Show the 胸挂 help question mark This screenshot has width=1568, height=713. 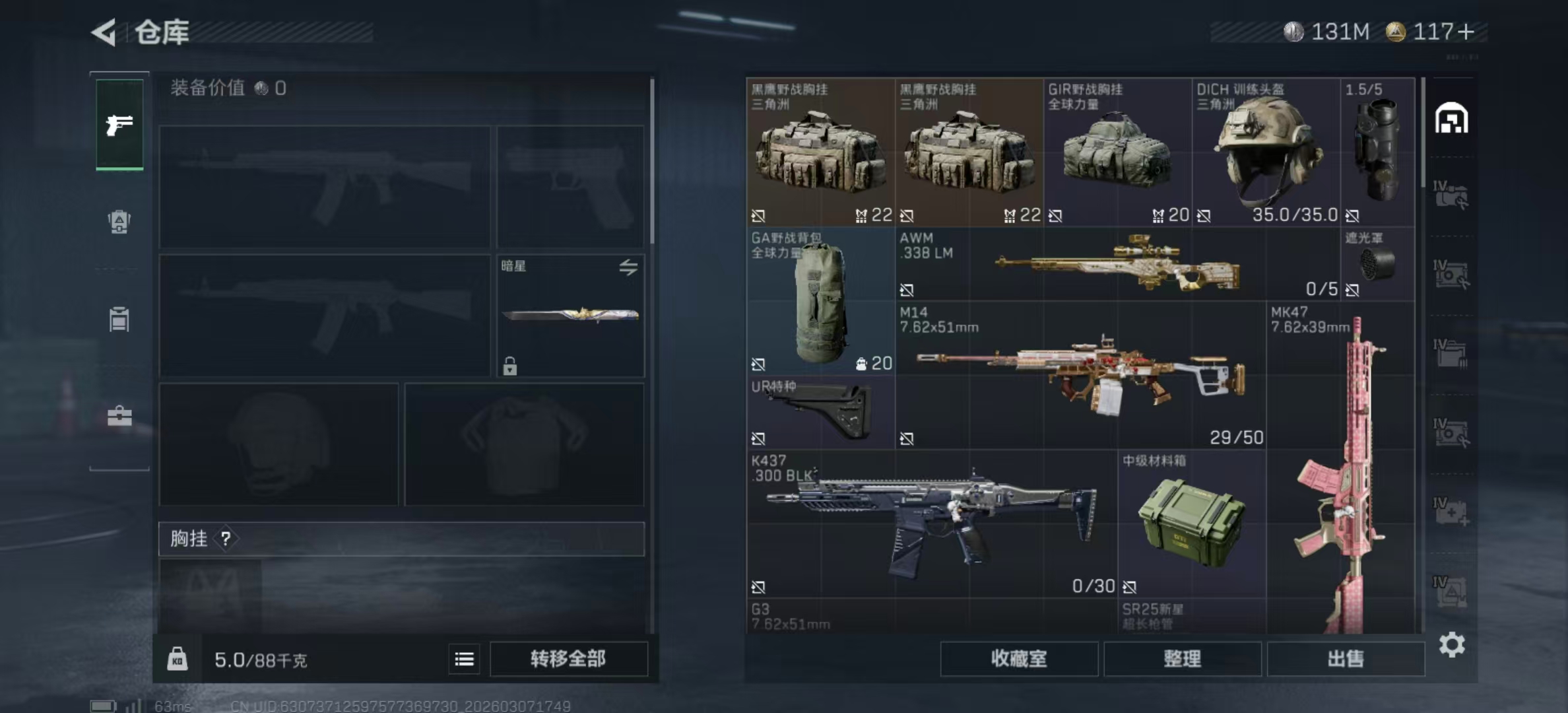point(226,539)
